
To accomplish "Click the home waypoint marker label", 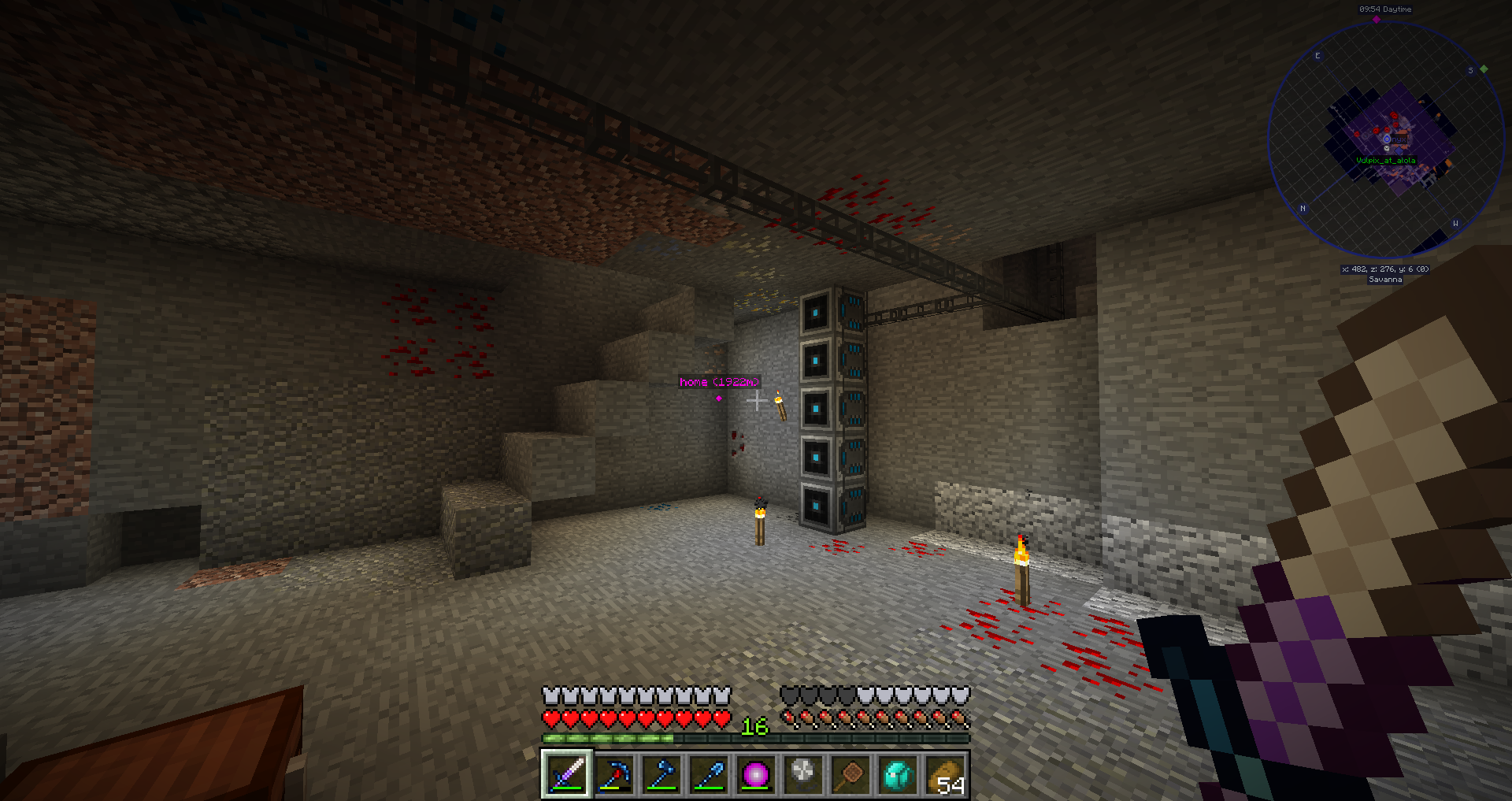I will 719,382.
